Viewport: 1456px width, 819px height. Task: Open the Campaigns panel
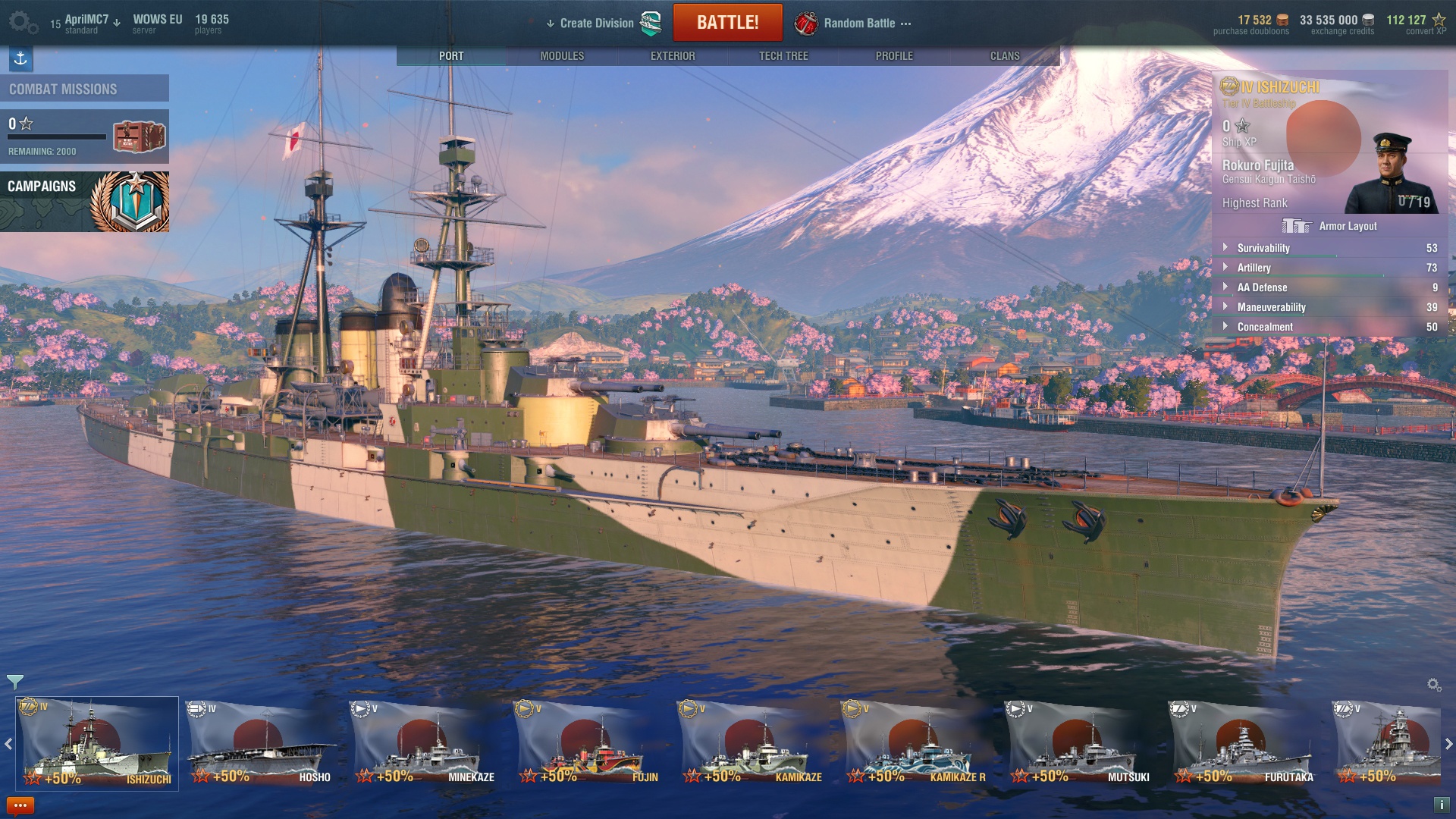pyautogui.click(x=84, y=201)
